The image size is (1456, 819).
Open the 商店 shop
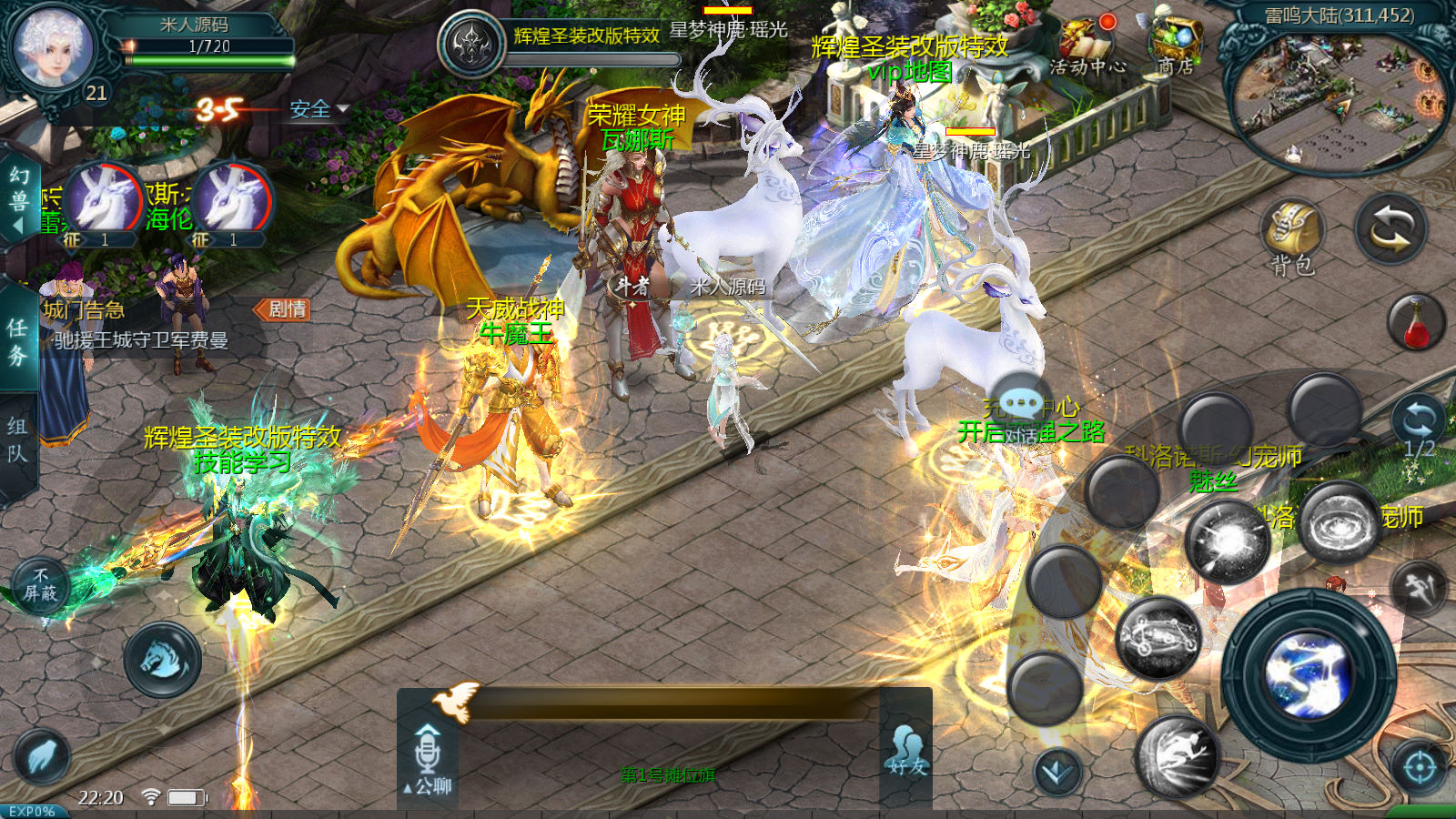[x=1176, y=44]
